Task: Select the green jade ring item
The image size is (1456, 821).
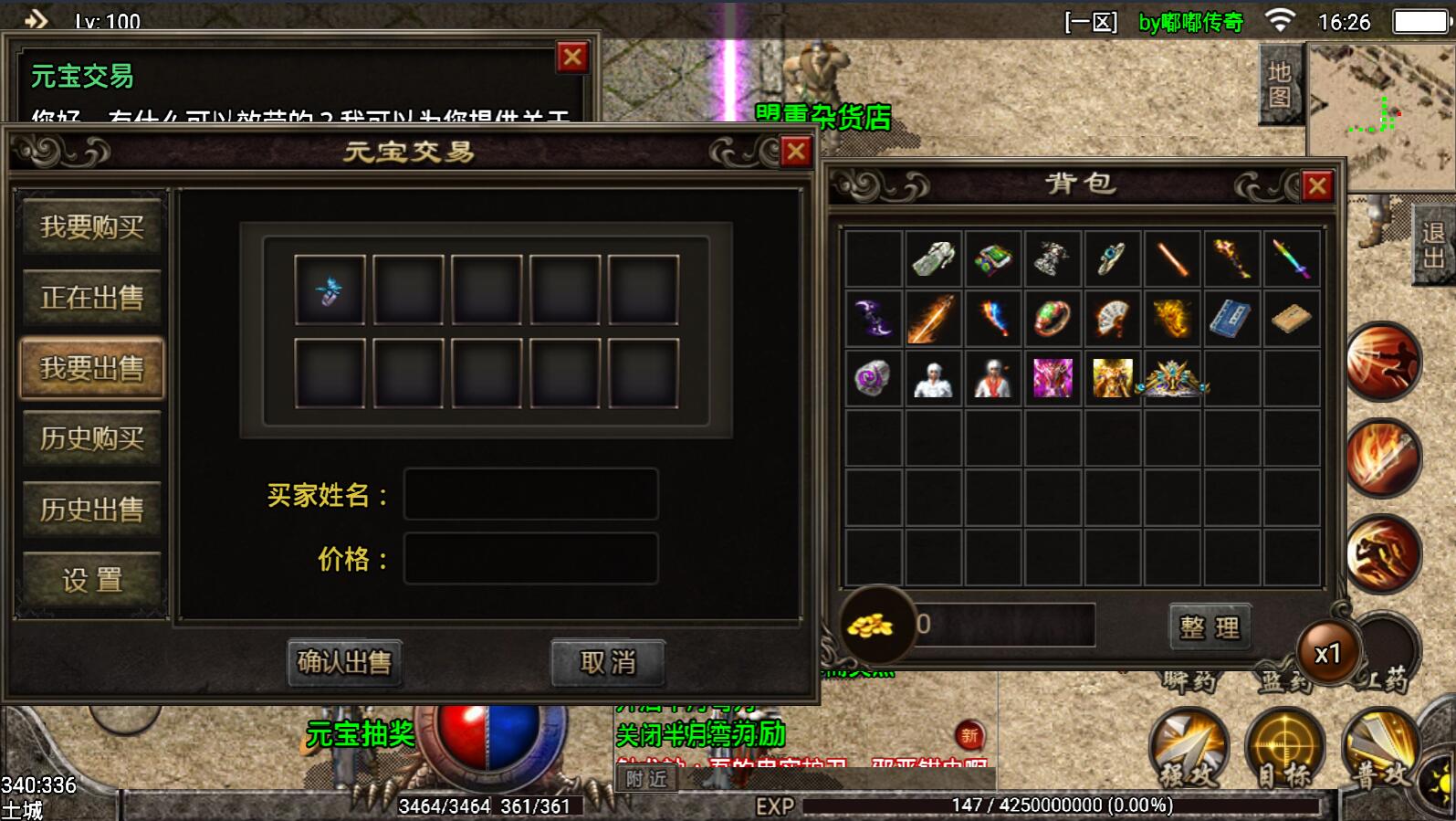Action: (1053, 319)
